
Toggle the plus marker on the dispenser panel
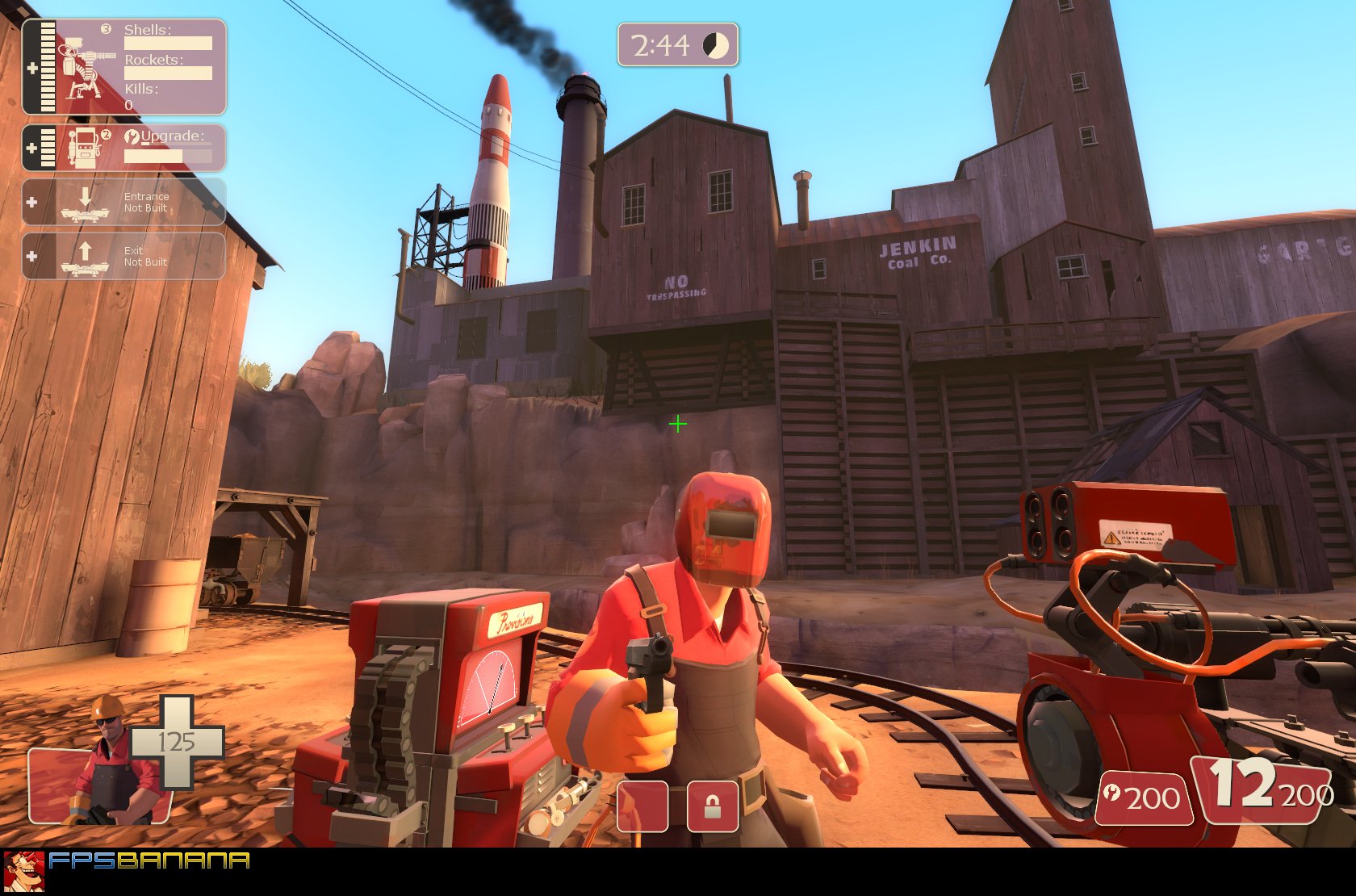coord(31,147)
